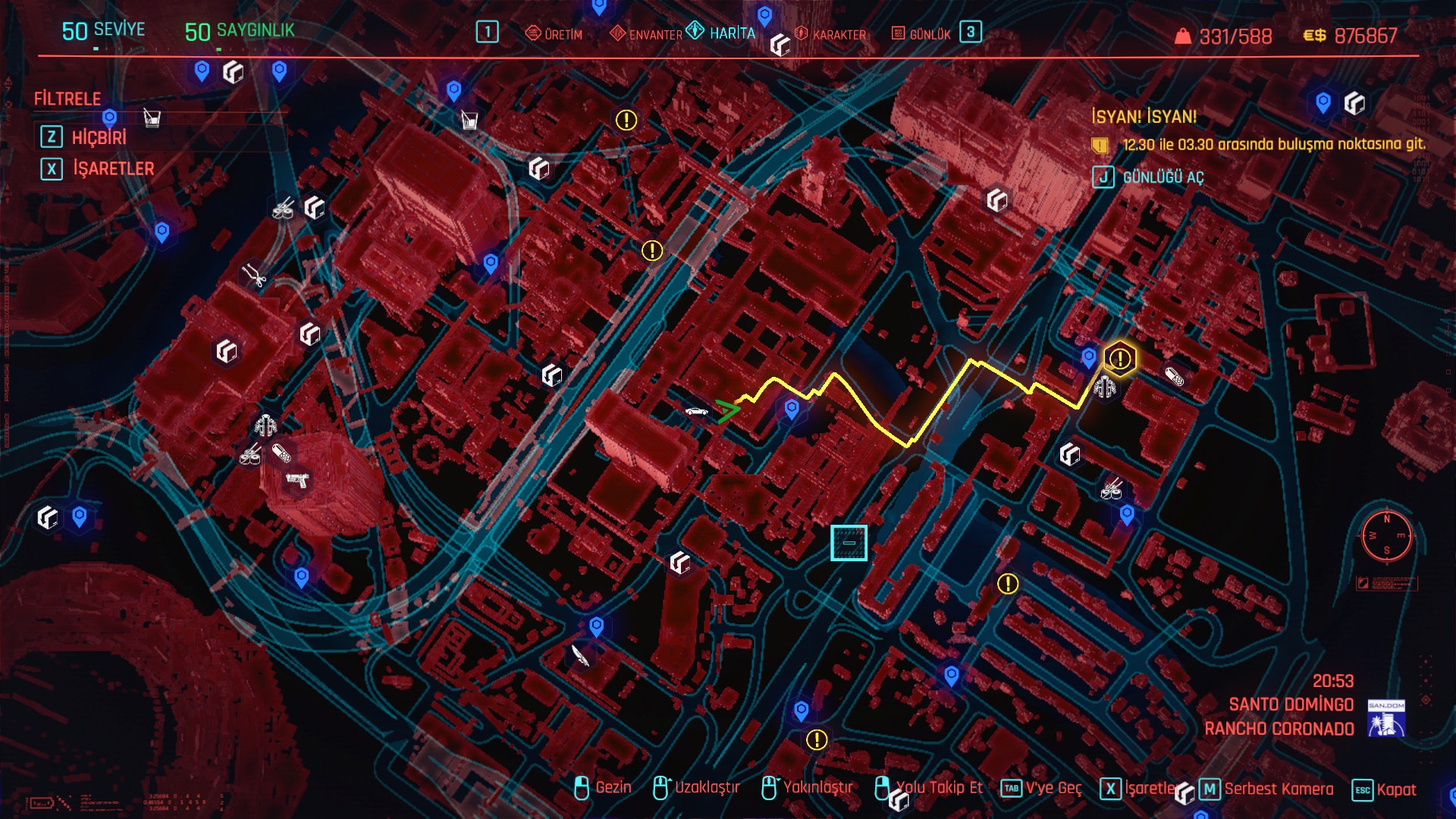Image resolution: width=1456 pixels, height=819 pixels.
Task: Switch to the Envanter tab
Action: [x=647, y=34]
